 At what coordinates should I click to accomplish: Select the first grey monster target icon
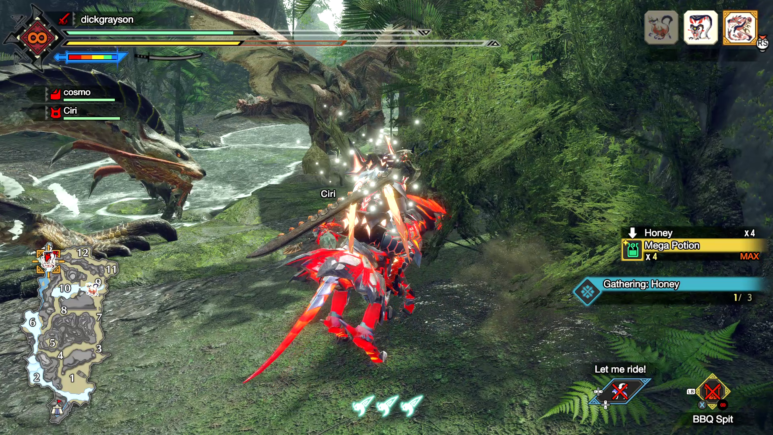[x=661, y=27]
